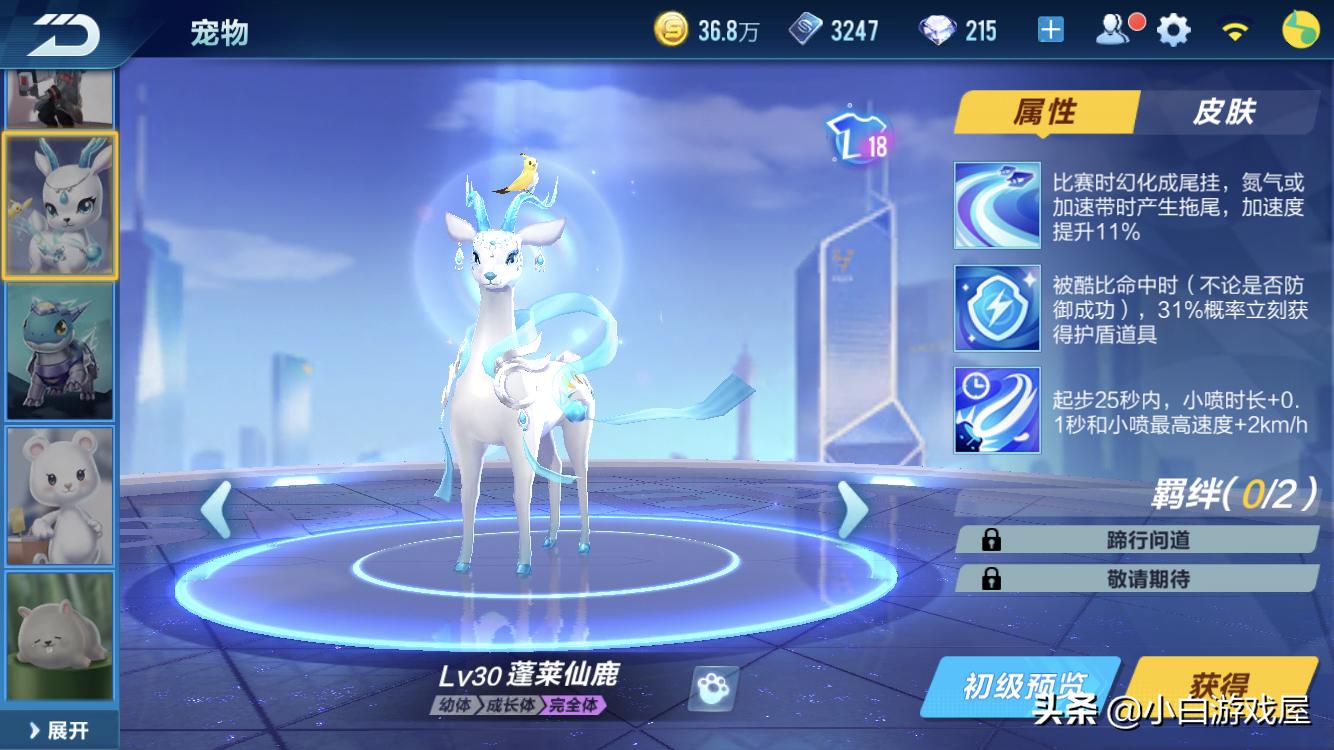Open the friends panel with red notification dot

[1115, 28]
